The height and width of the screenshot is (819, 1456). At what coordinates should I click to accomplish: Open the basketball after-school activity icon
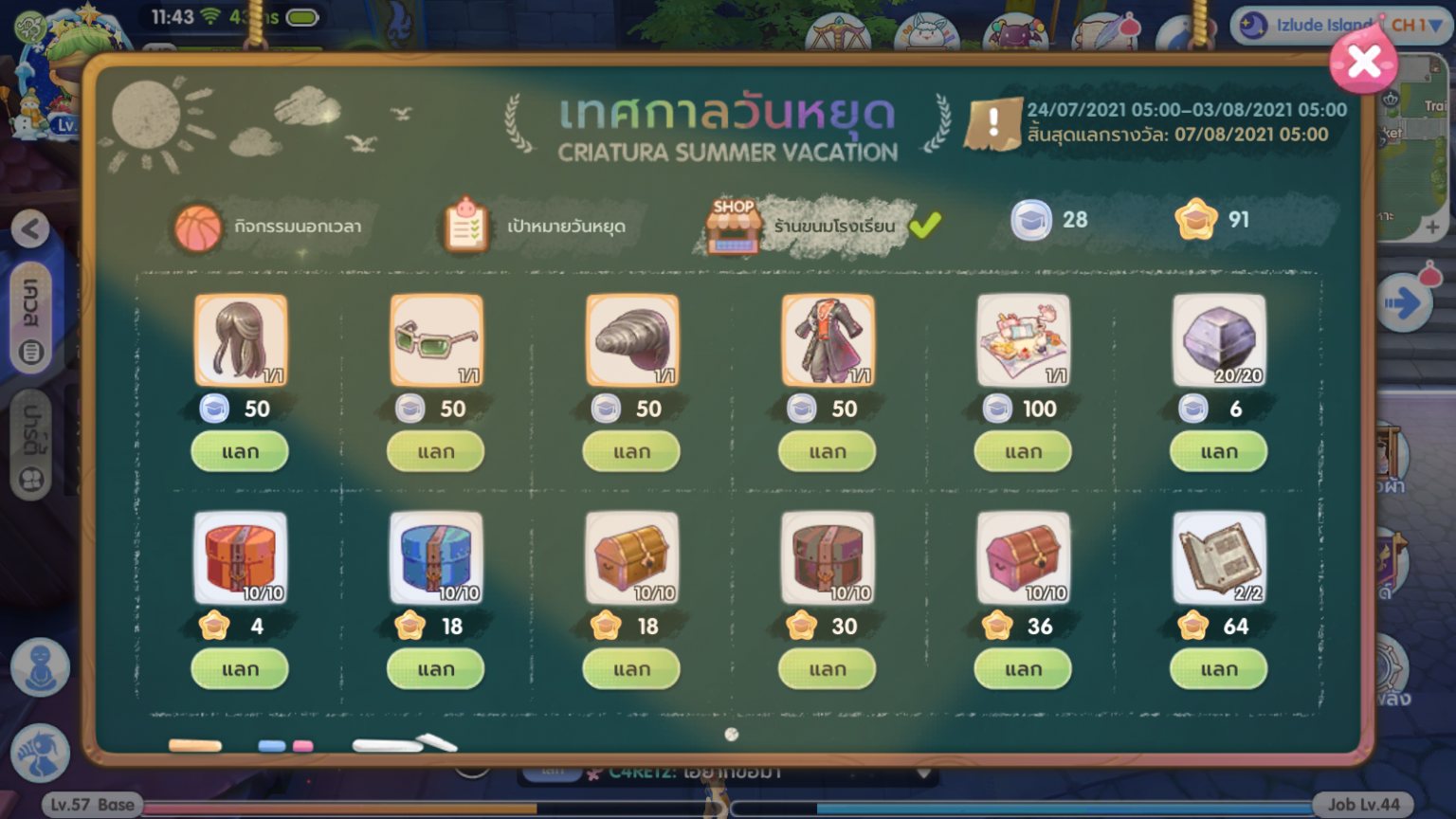pos(196,227)
